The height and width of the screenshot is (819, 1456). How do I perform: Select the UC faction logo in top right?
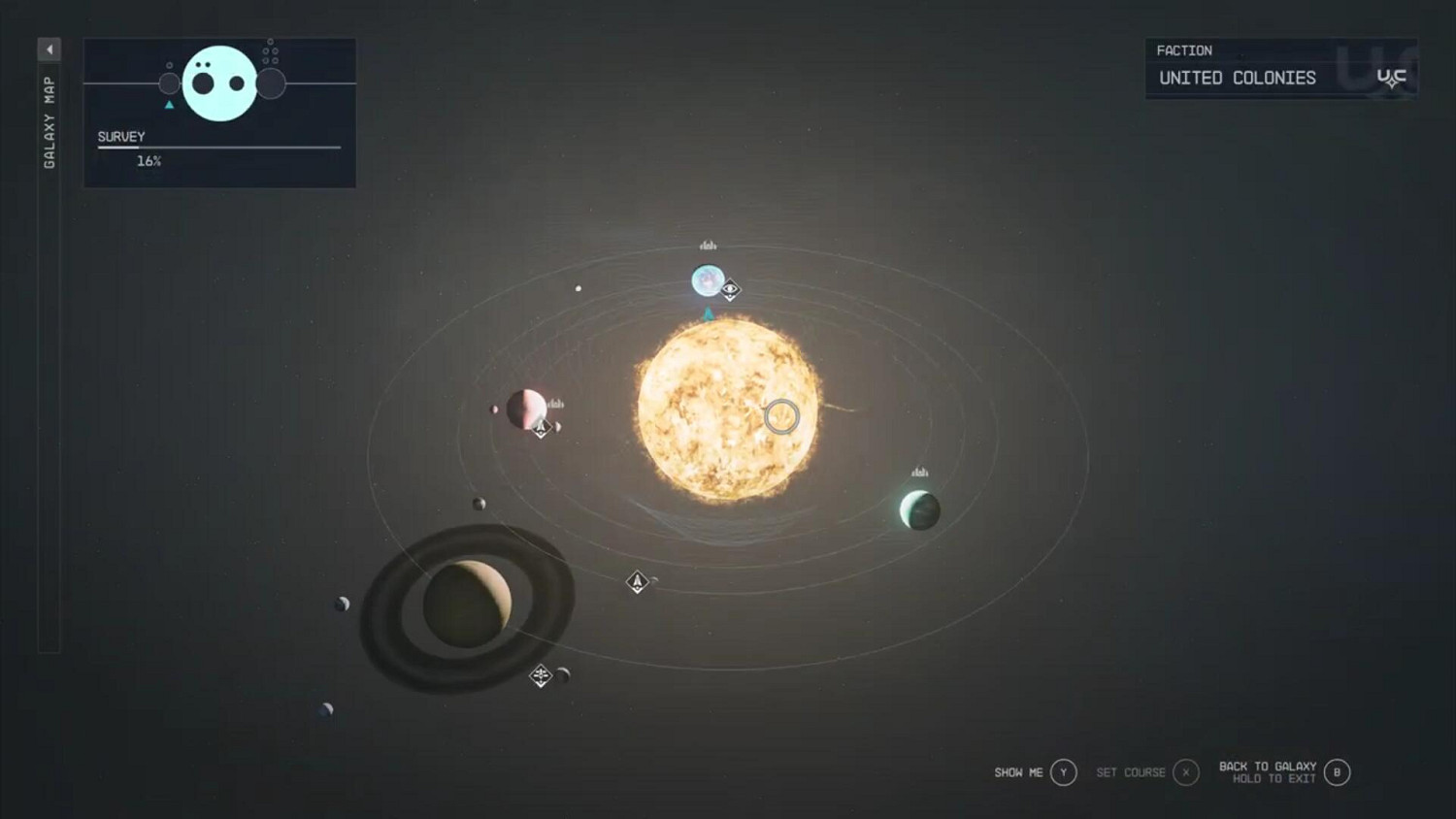1392,75
